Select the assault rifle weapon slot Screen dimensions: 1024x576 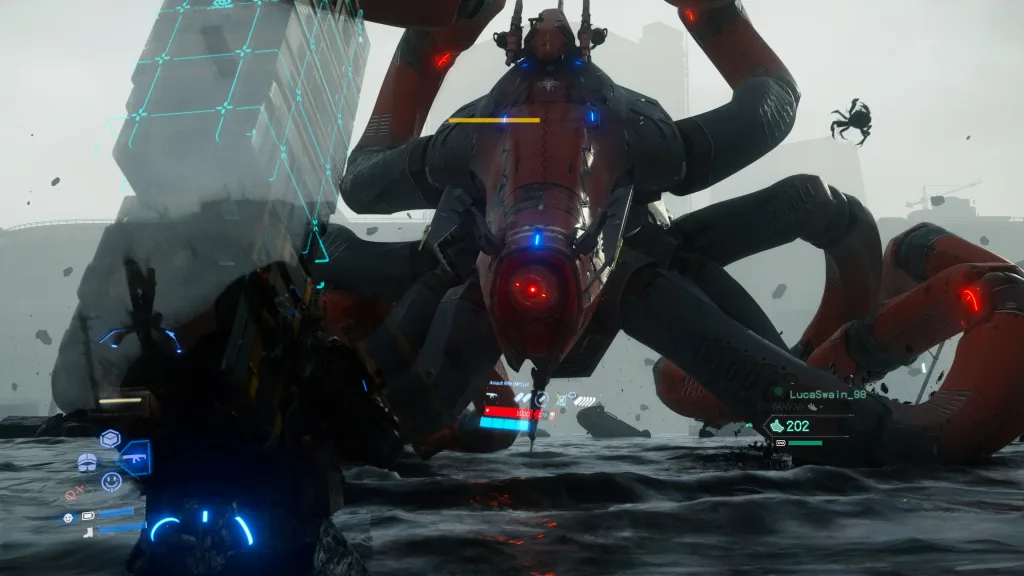(134, 457)
